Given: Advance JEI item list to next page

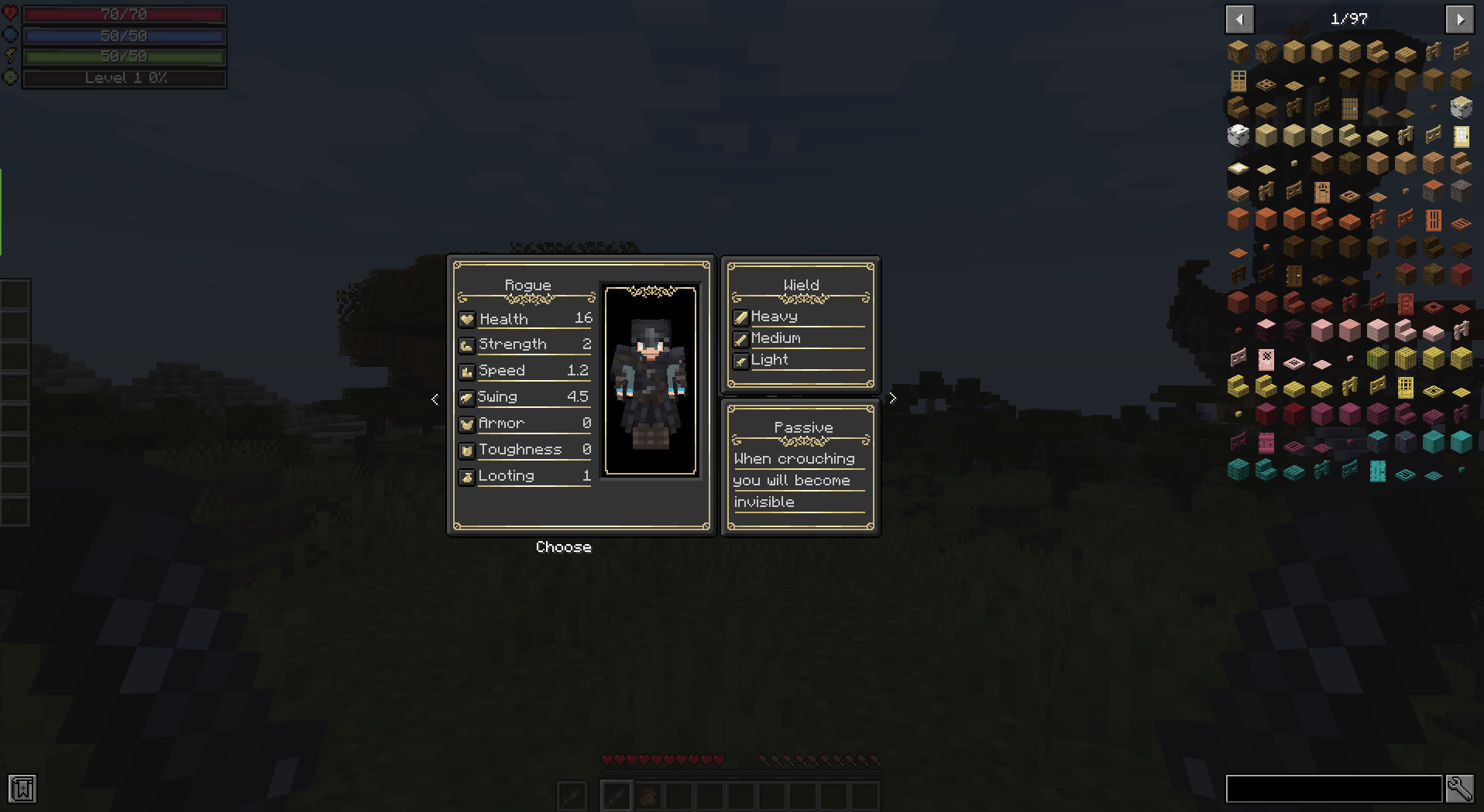Looking at the screenshot, I should click(1459, 19).
